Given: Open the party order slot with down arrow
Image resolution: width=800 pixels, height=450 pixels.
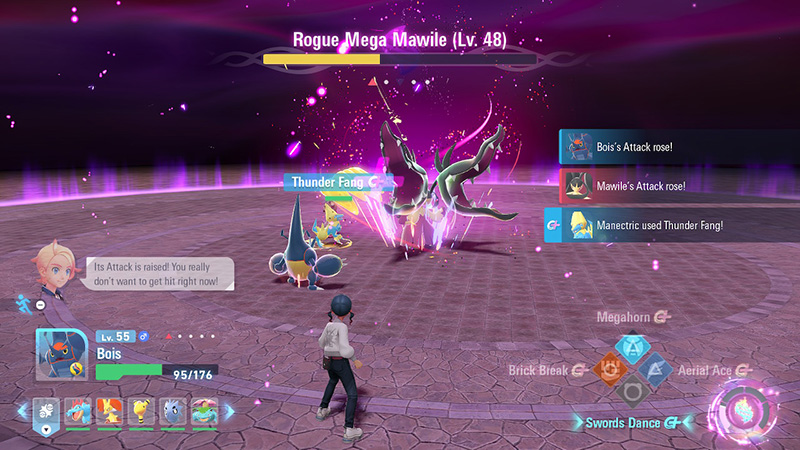Looking at the screenshot, I should pos(46,412).
